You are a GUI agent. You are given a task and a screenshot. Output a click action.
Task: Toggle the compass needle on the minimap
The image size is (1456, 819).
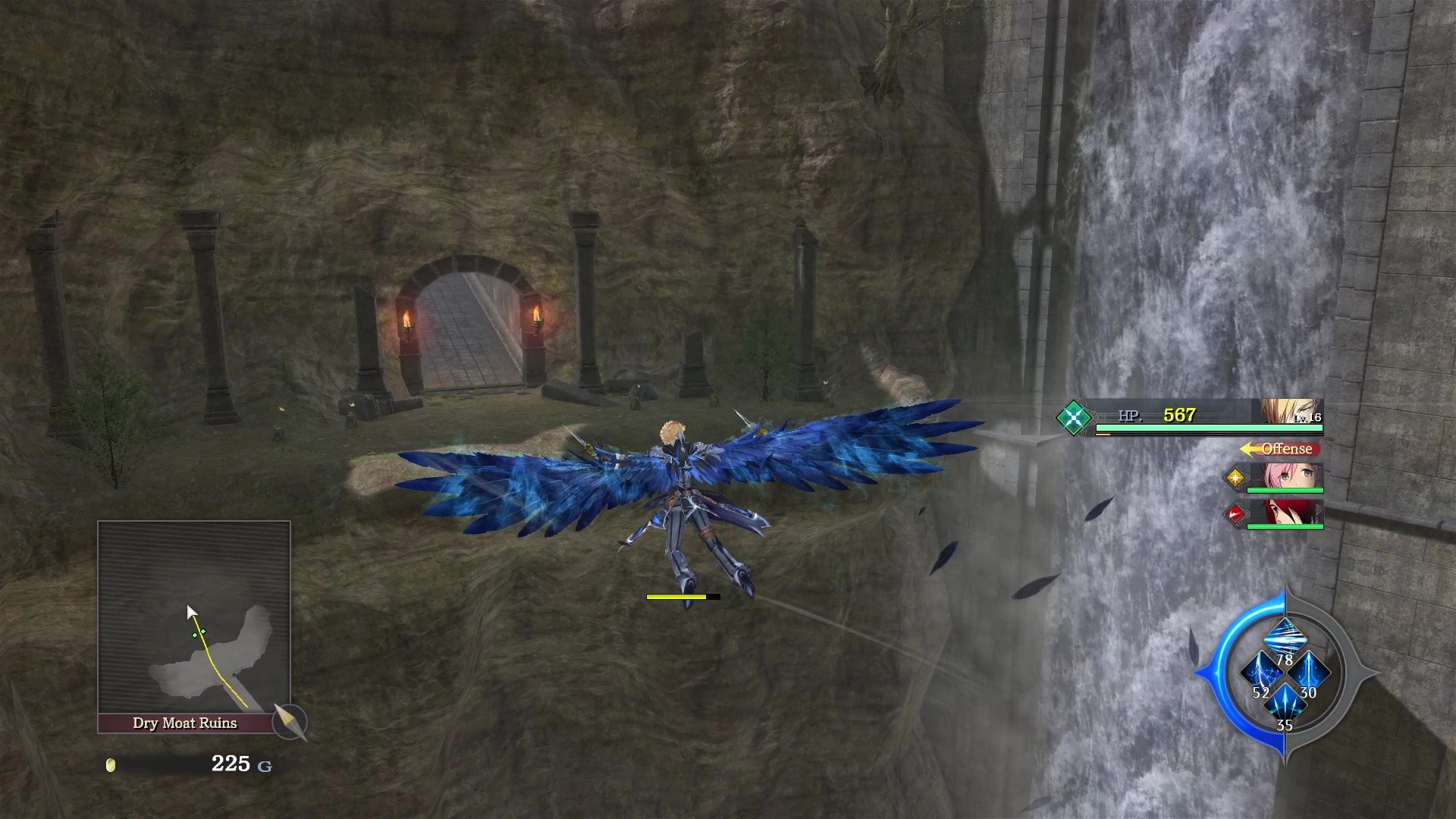click(x=290, y=723)
